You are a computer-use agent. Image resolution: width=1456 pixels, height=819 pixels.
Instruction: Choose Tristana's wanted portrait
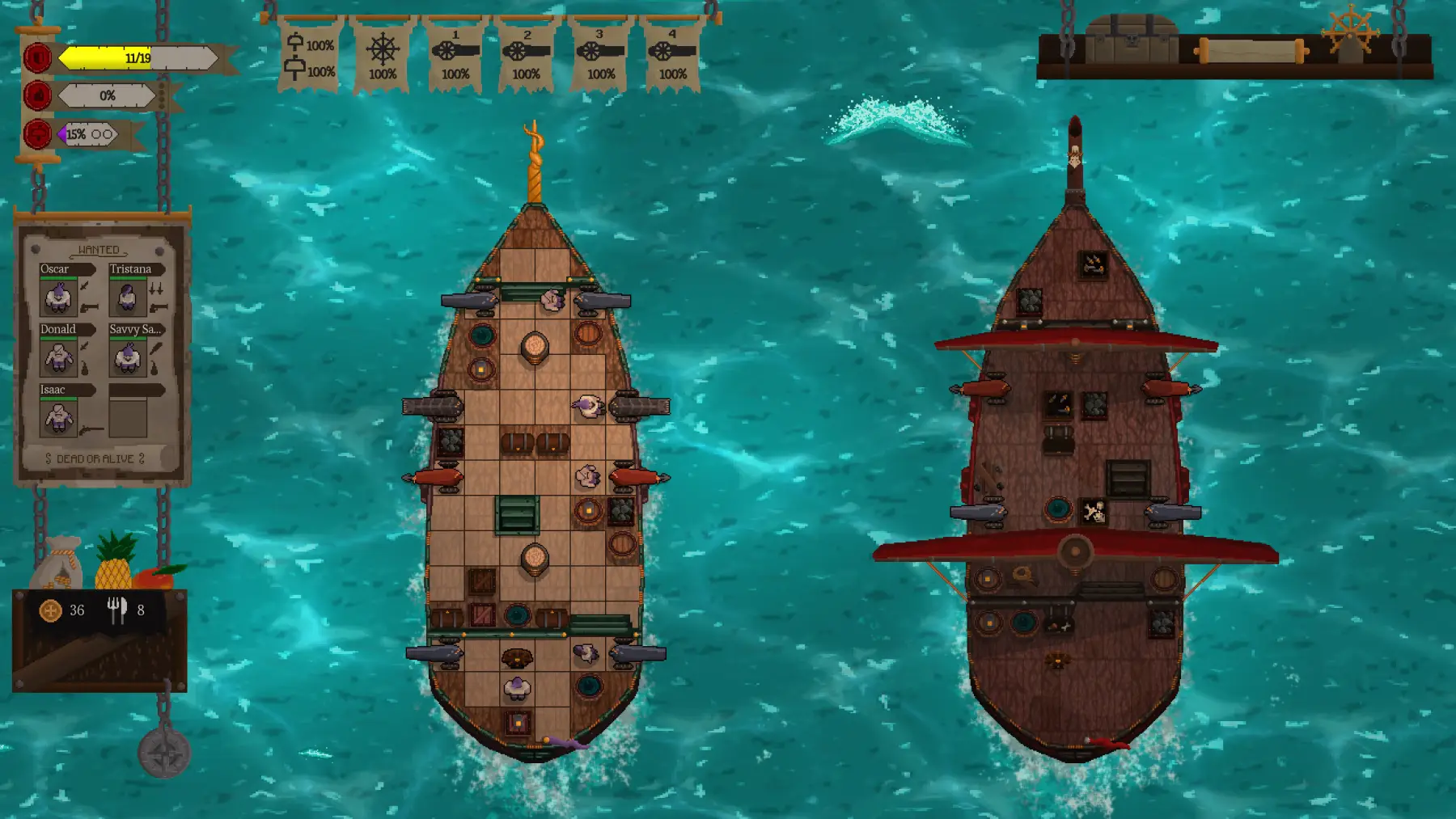[128, 297]
